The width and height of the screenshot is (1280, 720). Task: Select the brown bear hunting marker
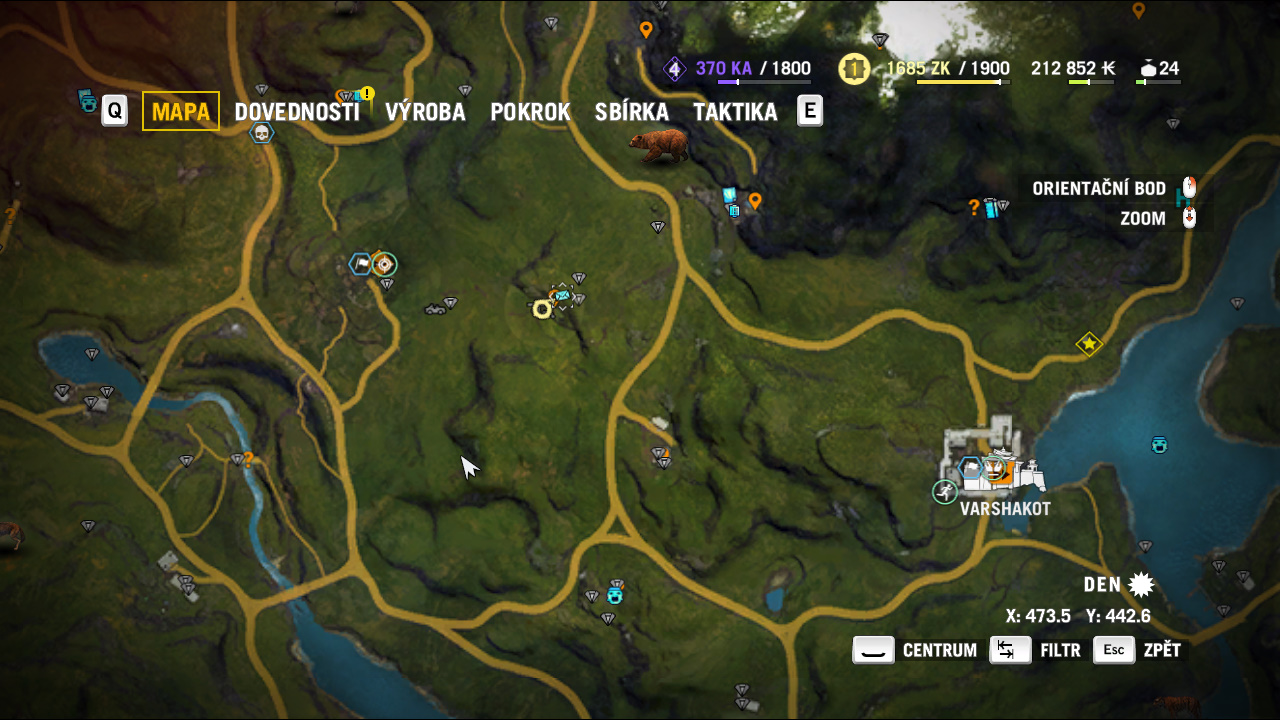point(659,145)
